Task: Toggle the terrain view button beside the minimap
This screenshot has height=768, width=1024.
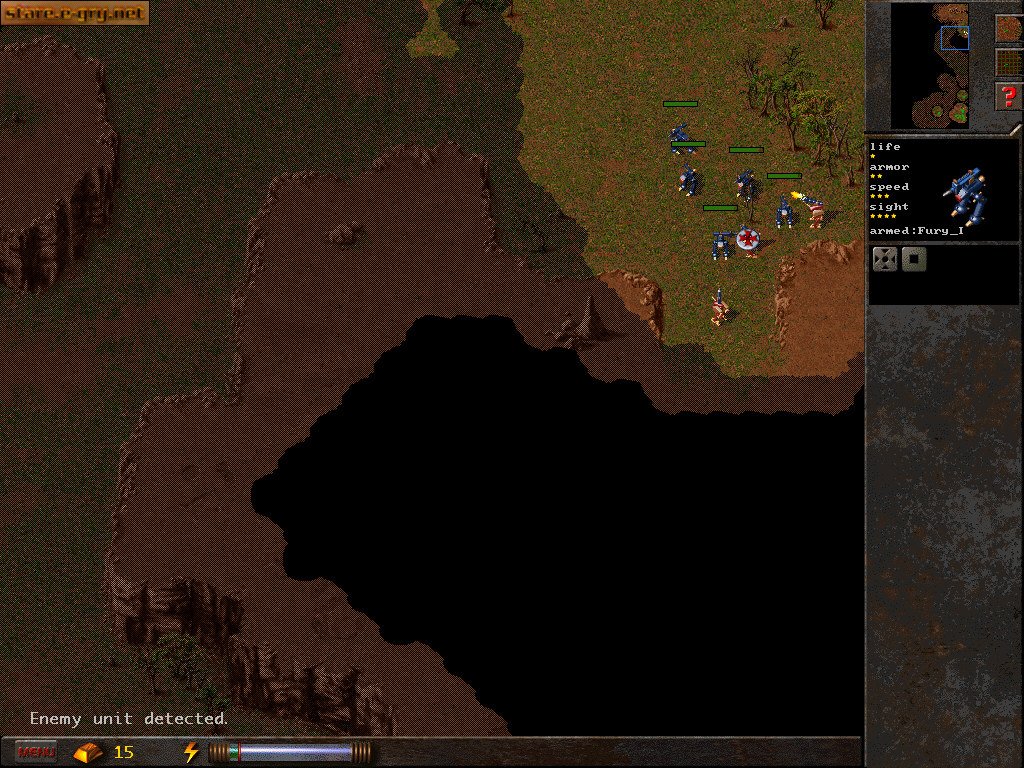Action: (x=1008, y=28)
